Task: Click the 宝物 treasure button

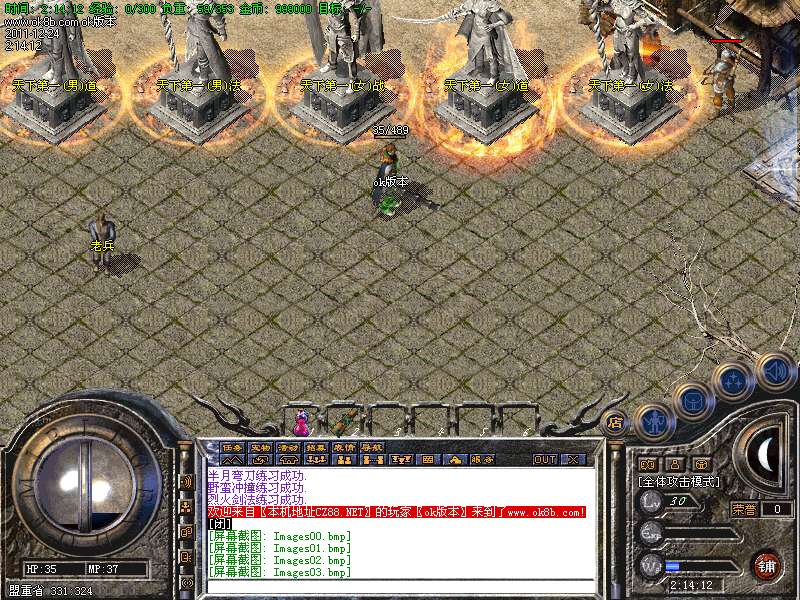Action: coord(260,447)
